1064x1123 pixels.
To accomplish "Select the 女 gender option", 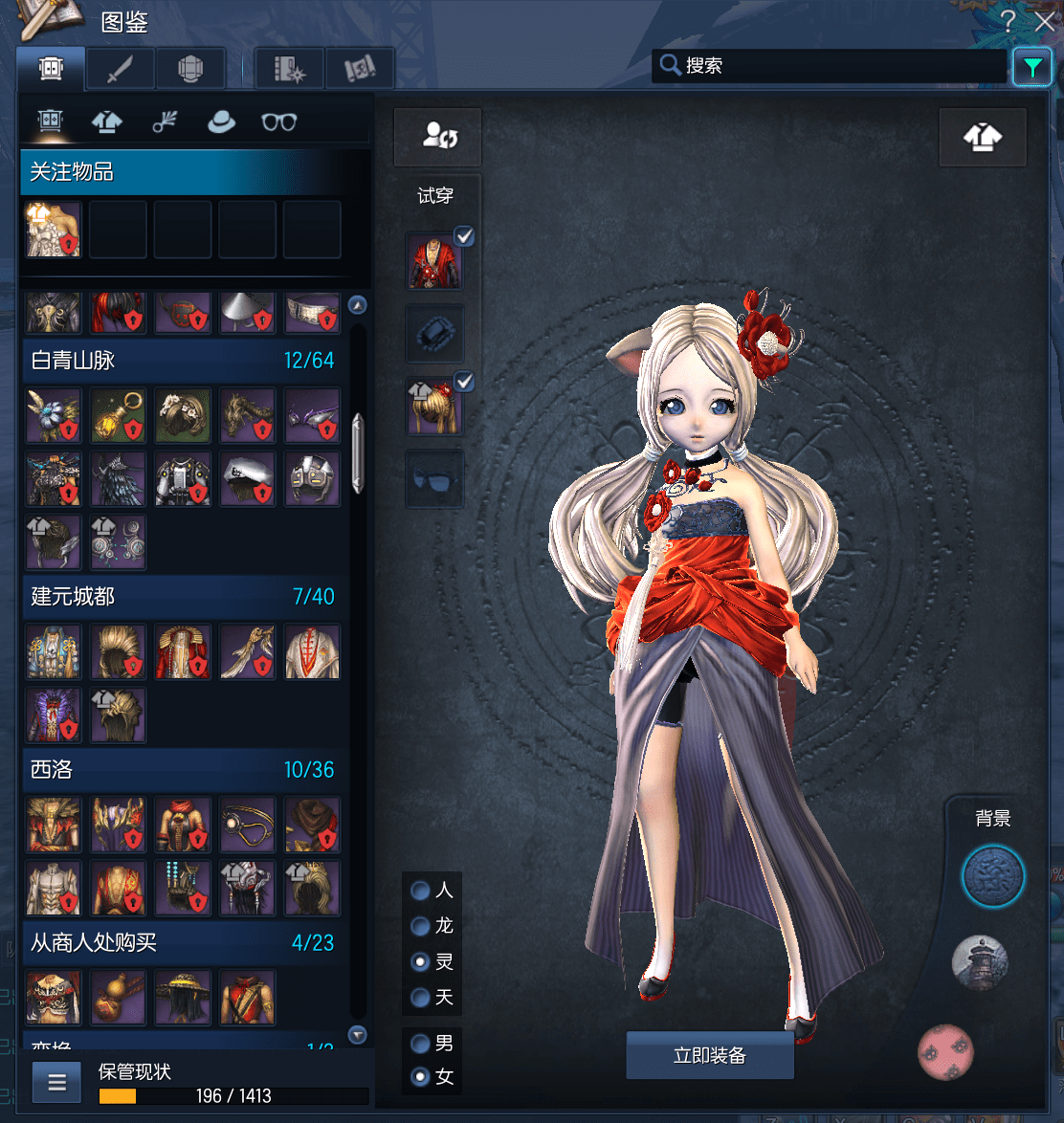I will click(420, 1077).
